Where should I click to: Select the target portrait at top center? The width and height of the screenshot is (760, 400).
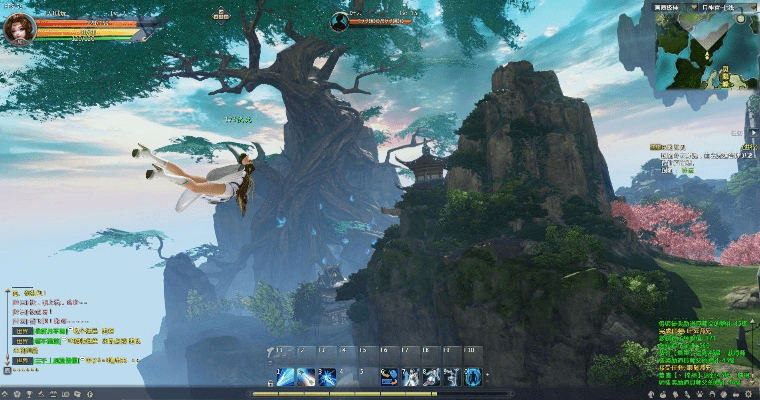coord(340,19)
